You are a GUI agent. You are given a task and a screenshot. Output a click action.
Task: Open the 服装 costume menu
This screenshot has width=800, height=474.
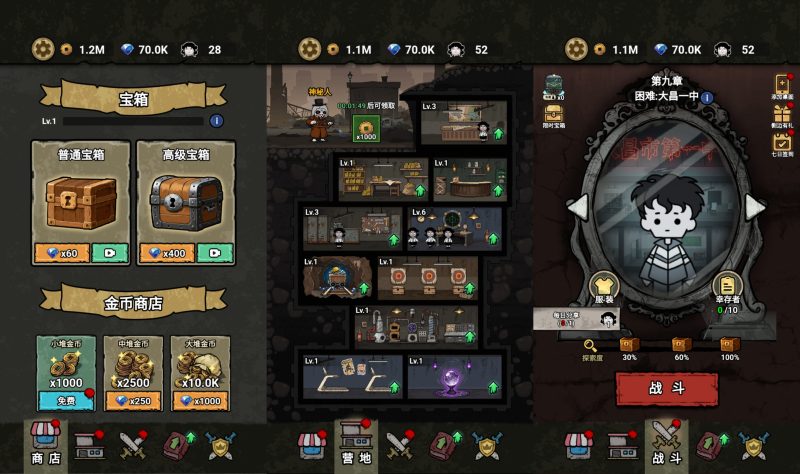[x=602, y=291]
